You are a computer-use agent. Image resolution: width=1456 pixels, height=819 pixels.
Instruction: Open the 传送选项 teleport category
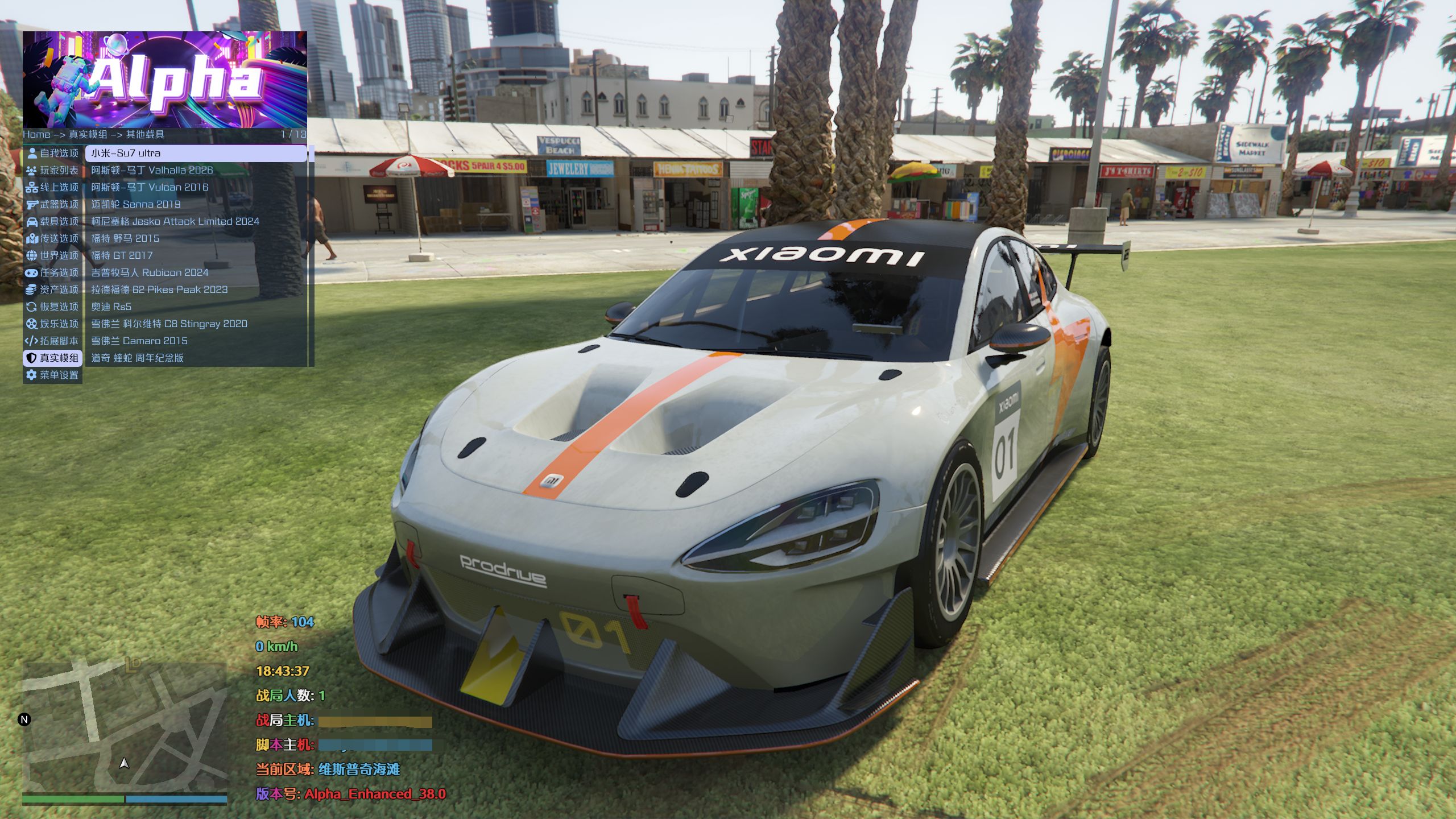pyautogui.click(x=53, y=238)
